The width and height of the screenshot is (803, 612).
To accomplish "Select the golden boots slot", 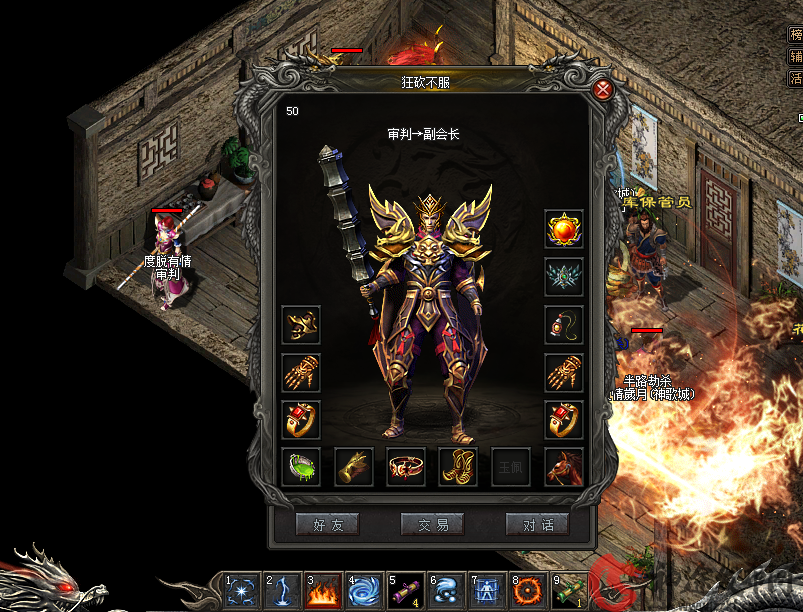I will [x=458, y=467].
